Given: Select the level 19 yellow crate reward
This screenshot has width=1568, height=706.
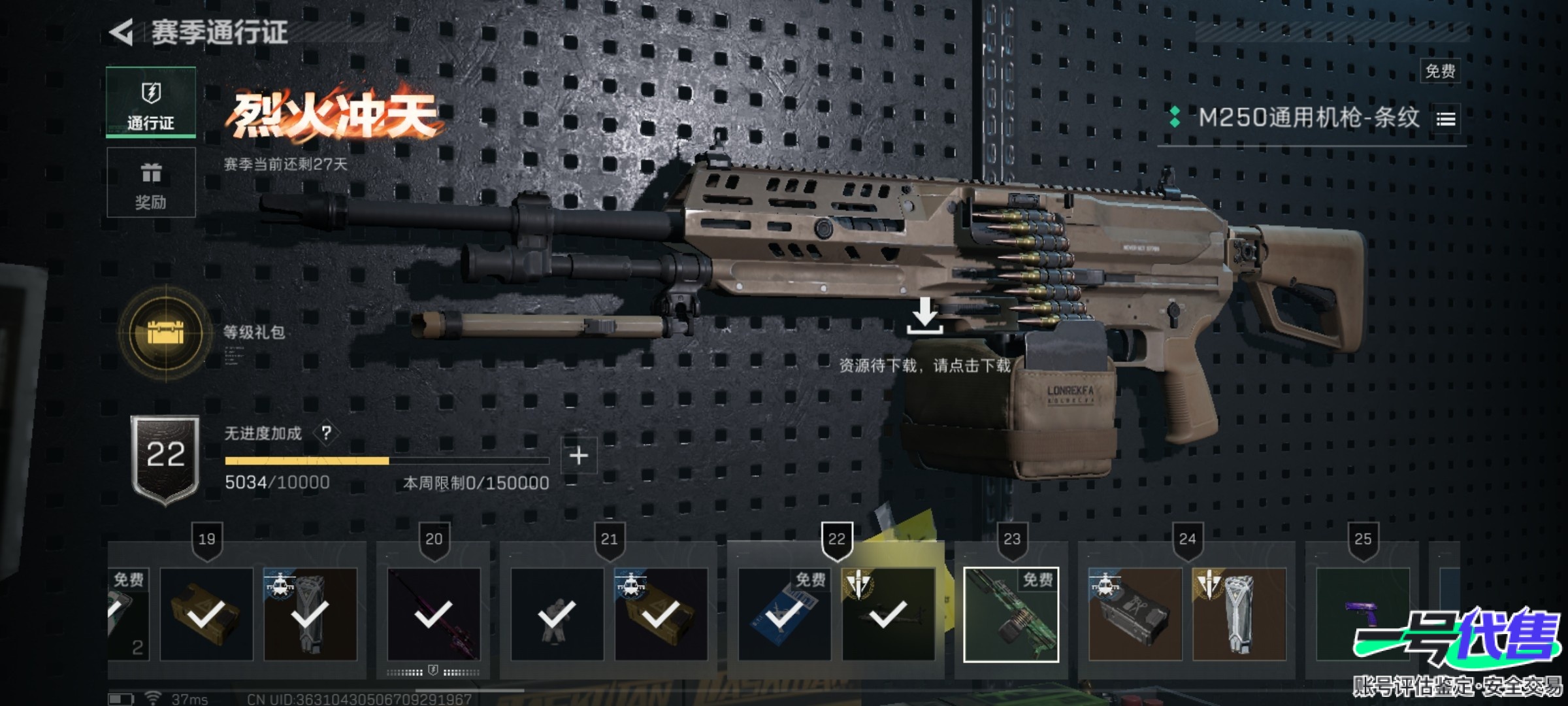Looking at the screenshot, I should [206, 614].
